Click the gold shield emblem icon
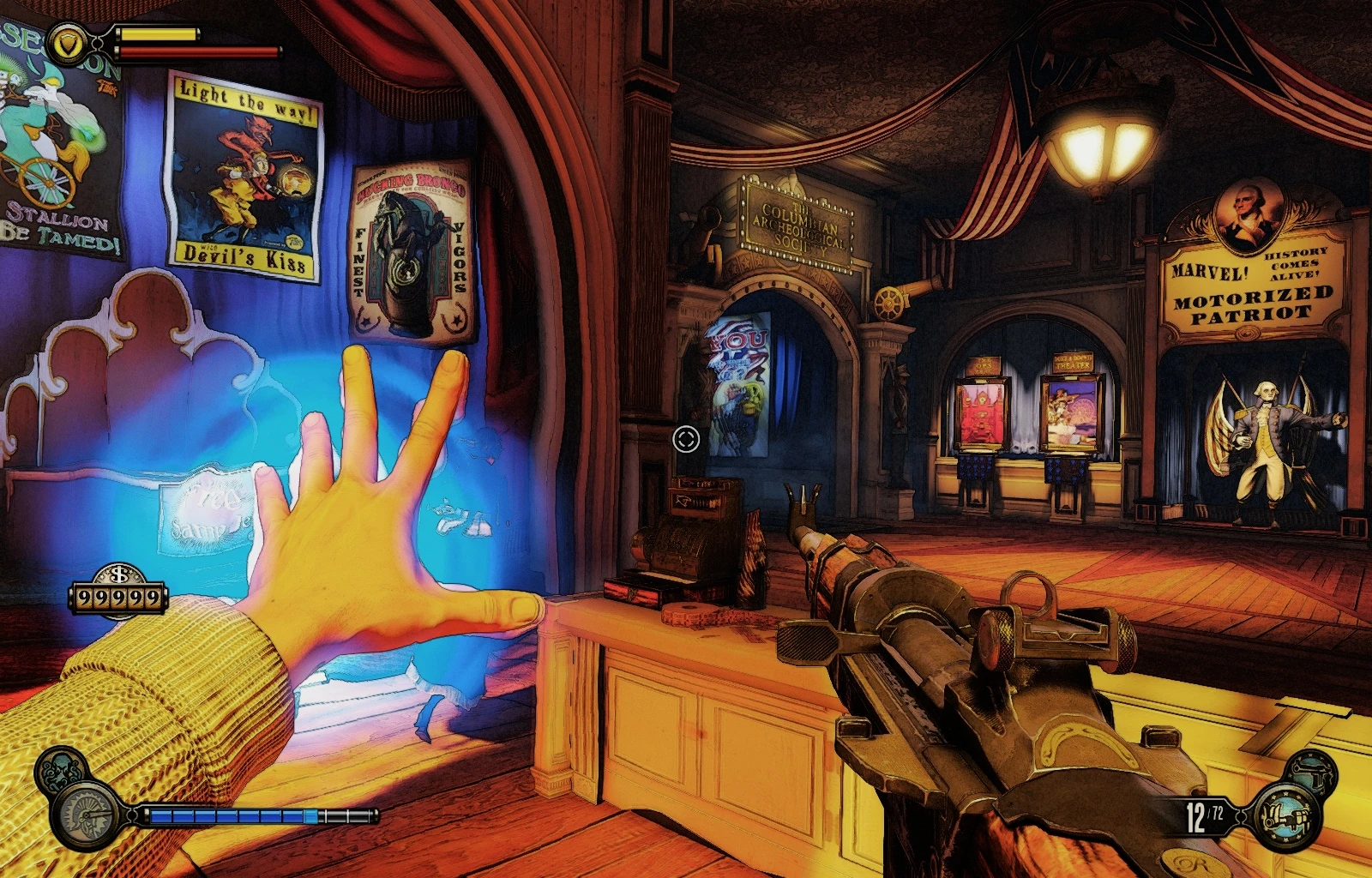Image resolution: width=1372 pixels, height=878 pixels. point(67,42)
